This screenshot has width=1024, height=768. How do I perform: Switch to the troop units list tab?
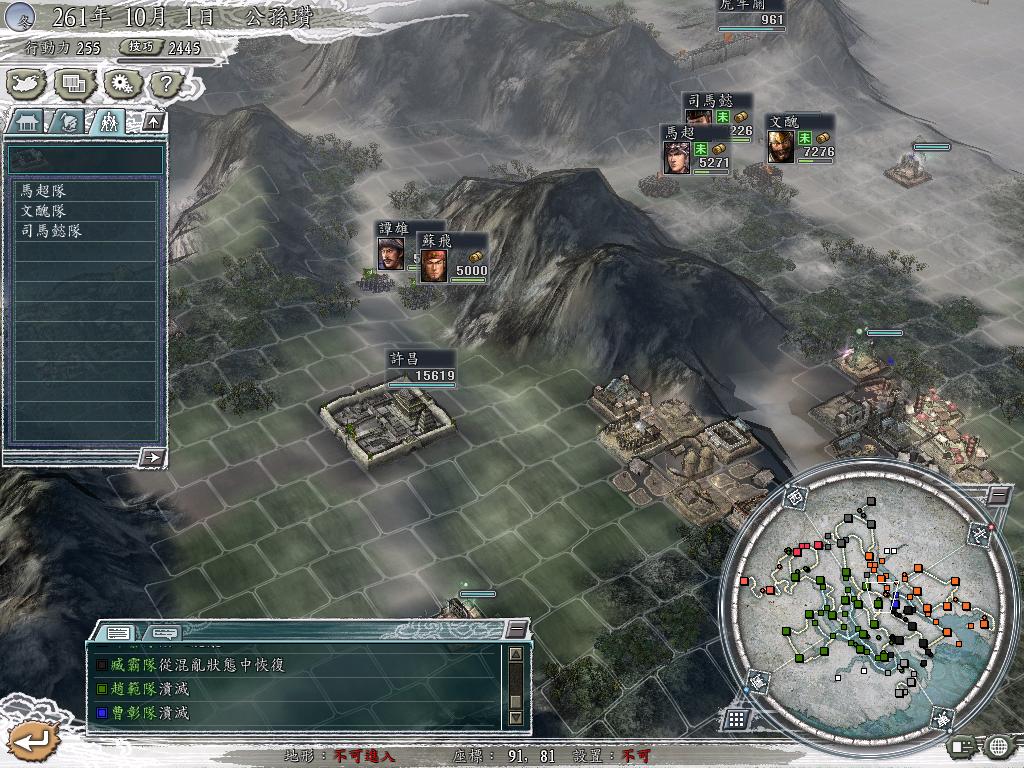[x=107, y=122]
